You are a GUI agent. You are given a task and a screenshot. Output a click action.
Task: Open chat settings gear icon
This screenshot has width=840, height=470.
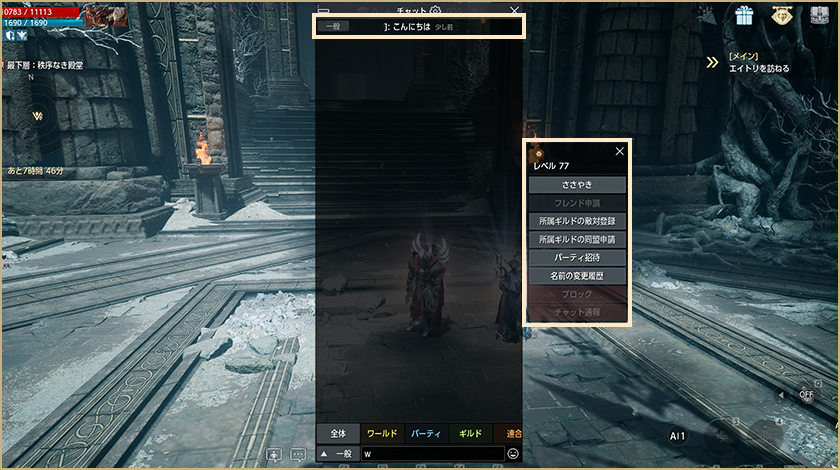pos(435,10)
